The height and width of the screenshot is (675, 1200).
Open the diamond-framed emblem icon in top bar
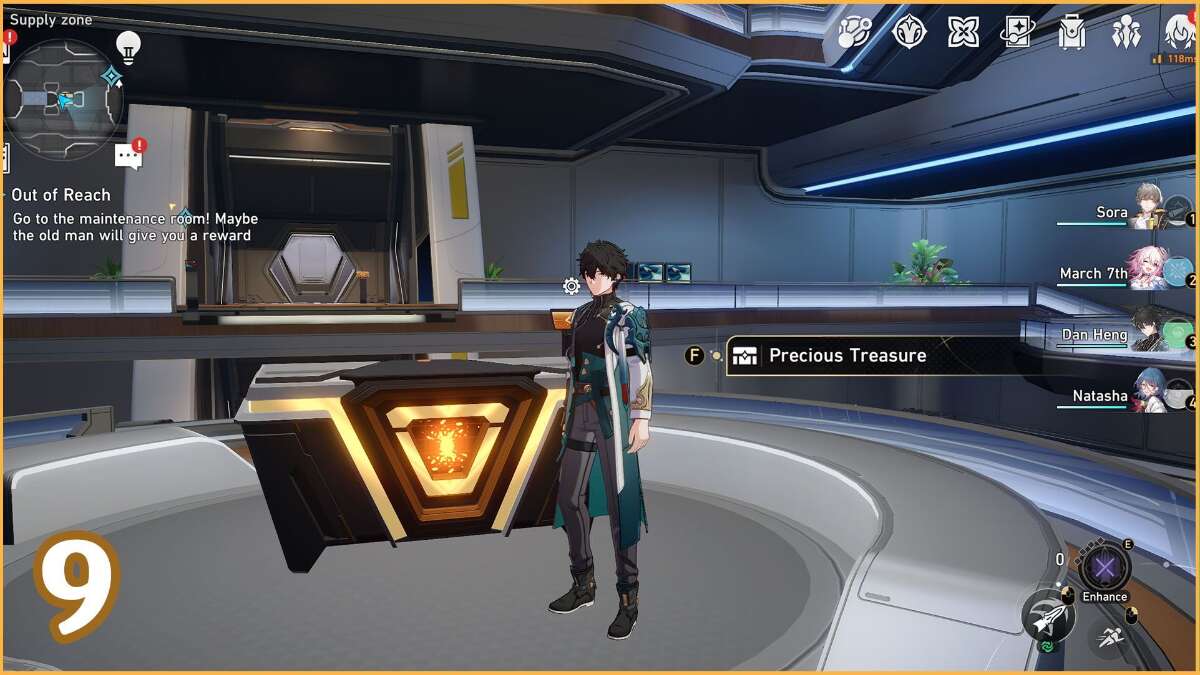[909, 32]
